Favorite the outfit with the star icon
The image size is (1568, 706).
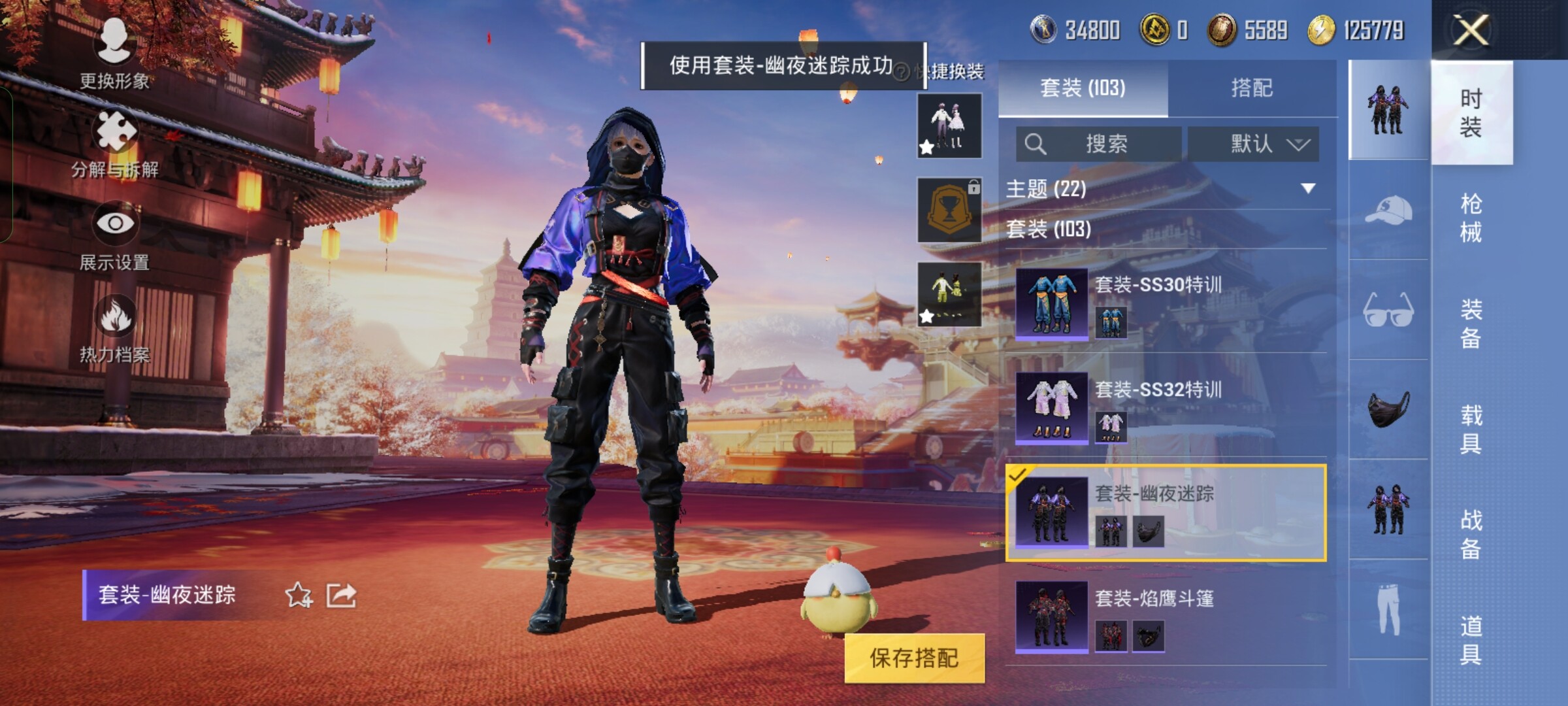(x=299, y=595)
